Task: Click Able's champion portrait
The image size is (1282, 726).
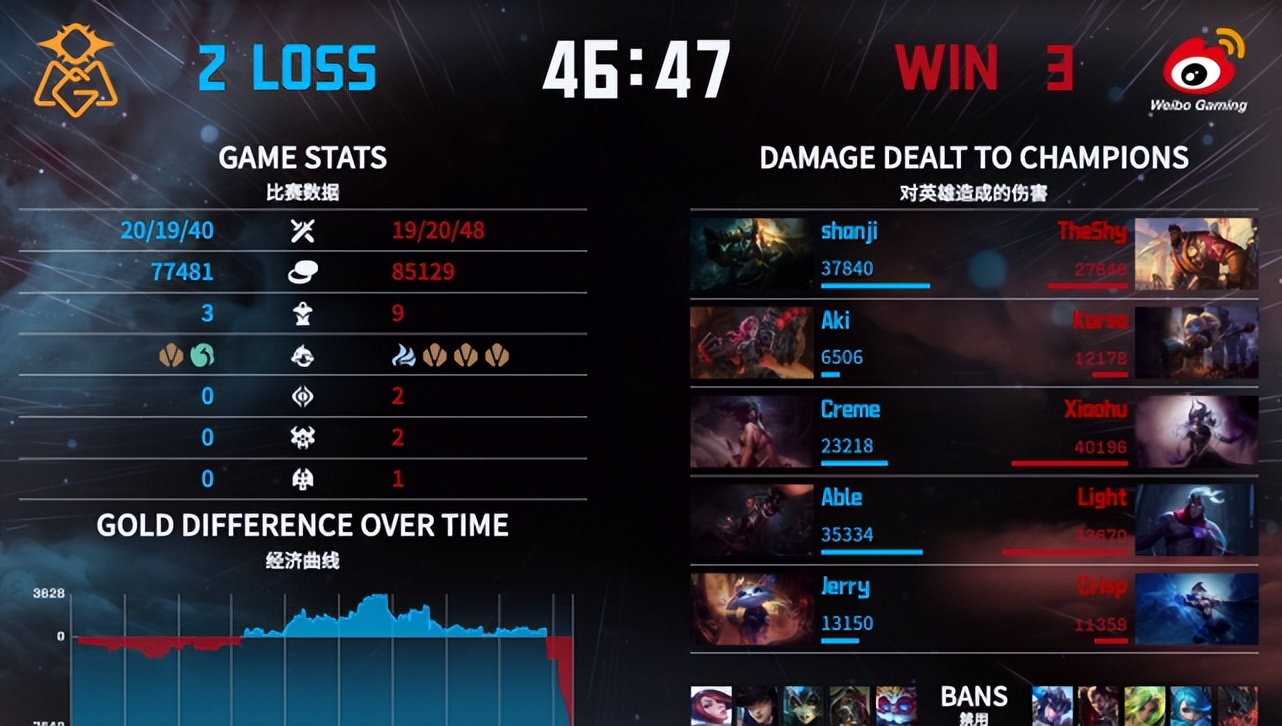Action: pos(749,520)
